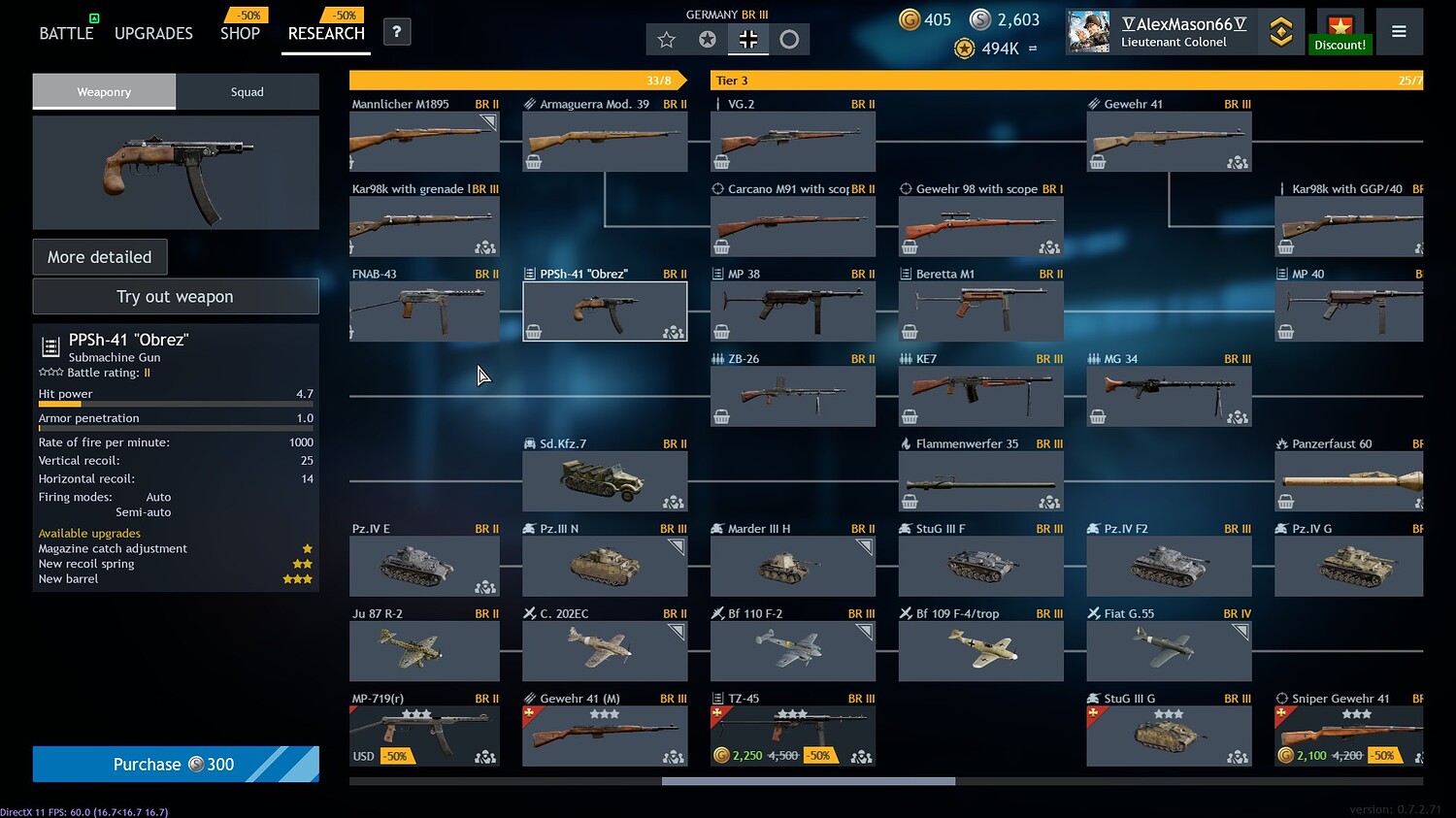Viewport: 1456px width, 818px height.
Task: Switch to the Squad tab
Action: coord(248,91)
